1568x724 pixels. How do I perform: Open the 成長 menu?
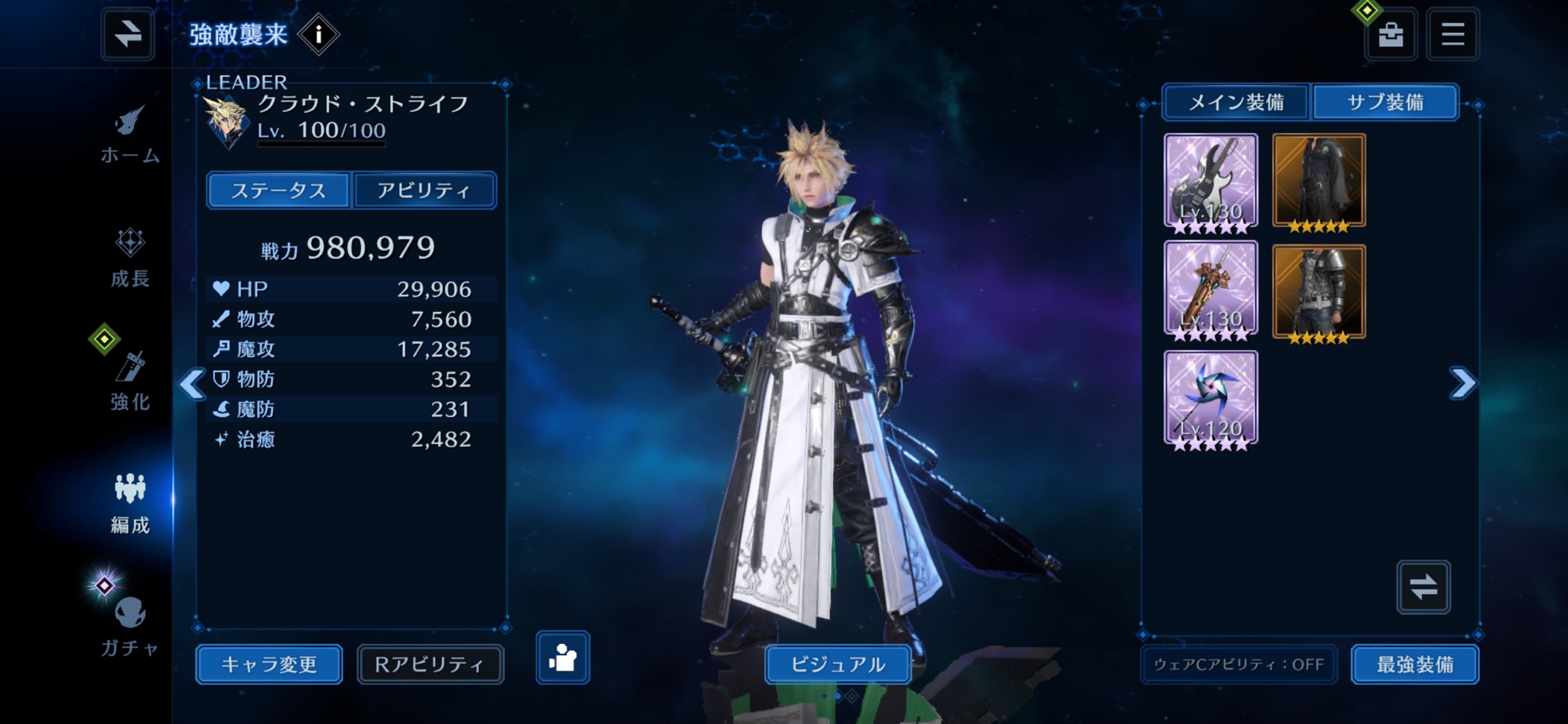(x=130, y=258)
